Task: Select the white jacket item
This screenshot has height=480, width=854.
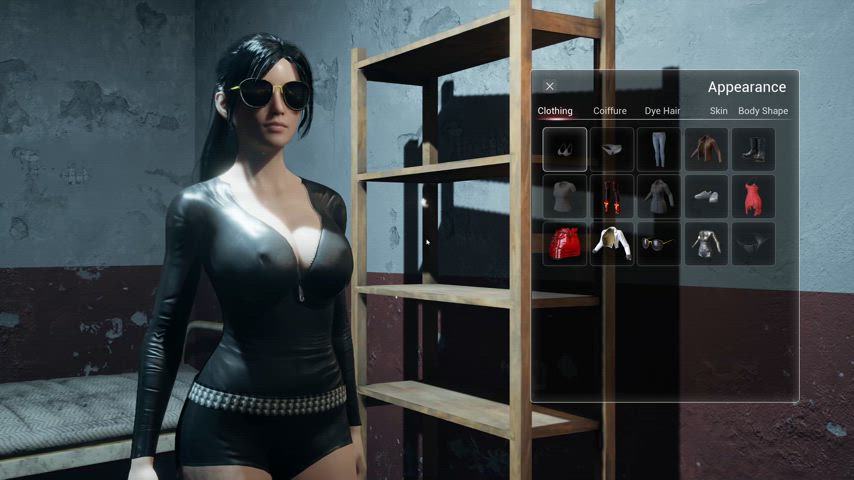Action: [612, 243]
